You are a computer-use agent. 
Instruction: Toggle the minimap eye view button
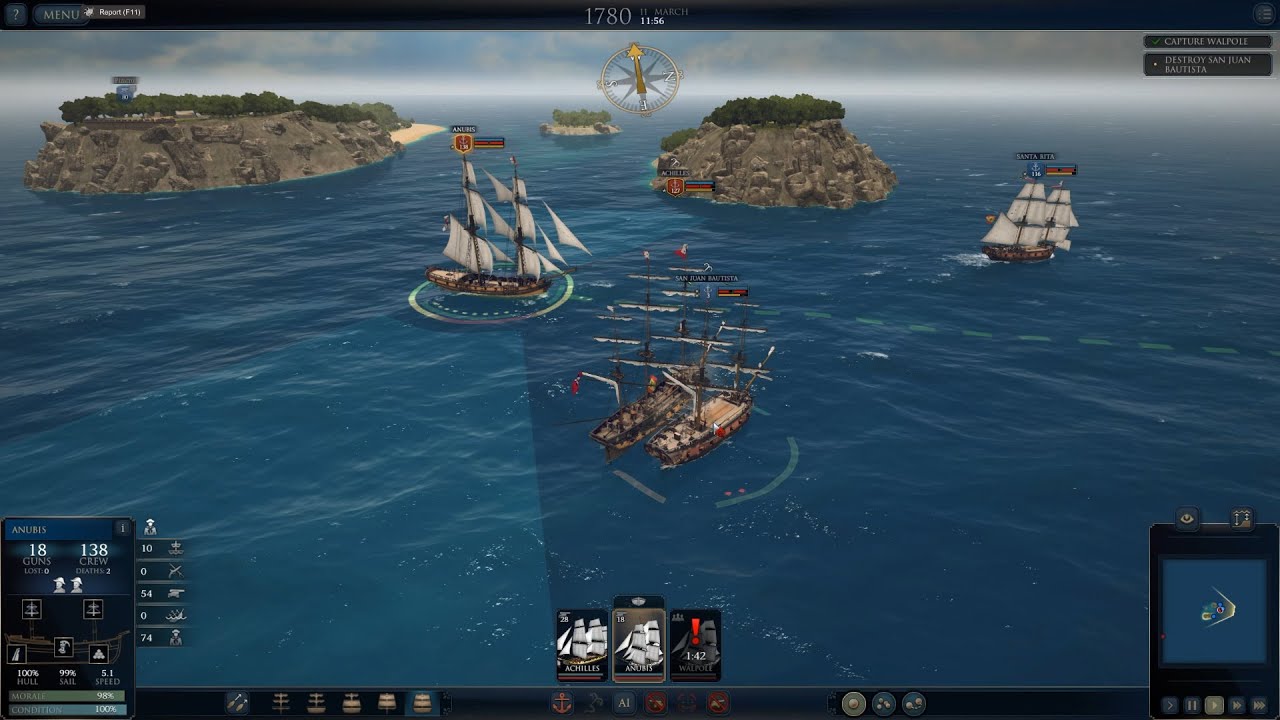tap(1187, 518)
